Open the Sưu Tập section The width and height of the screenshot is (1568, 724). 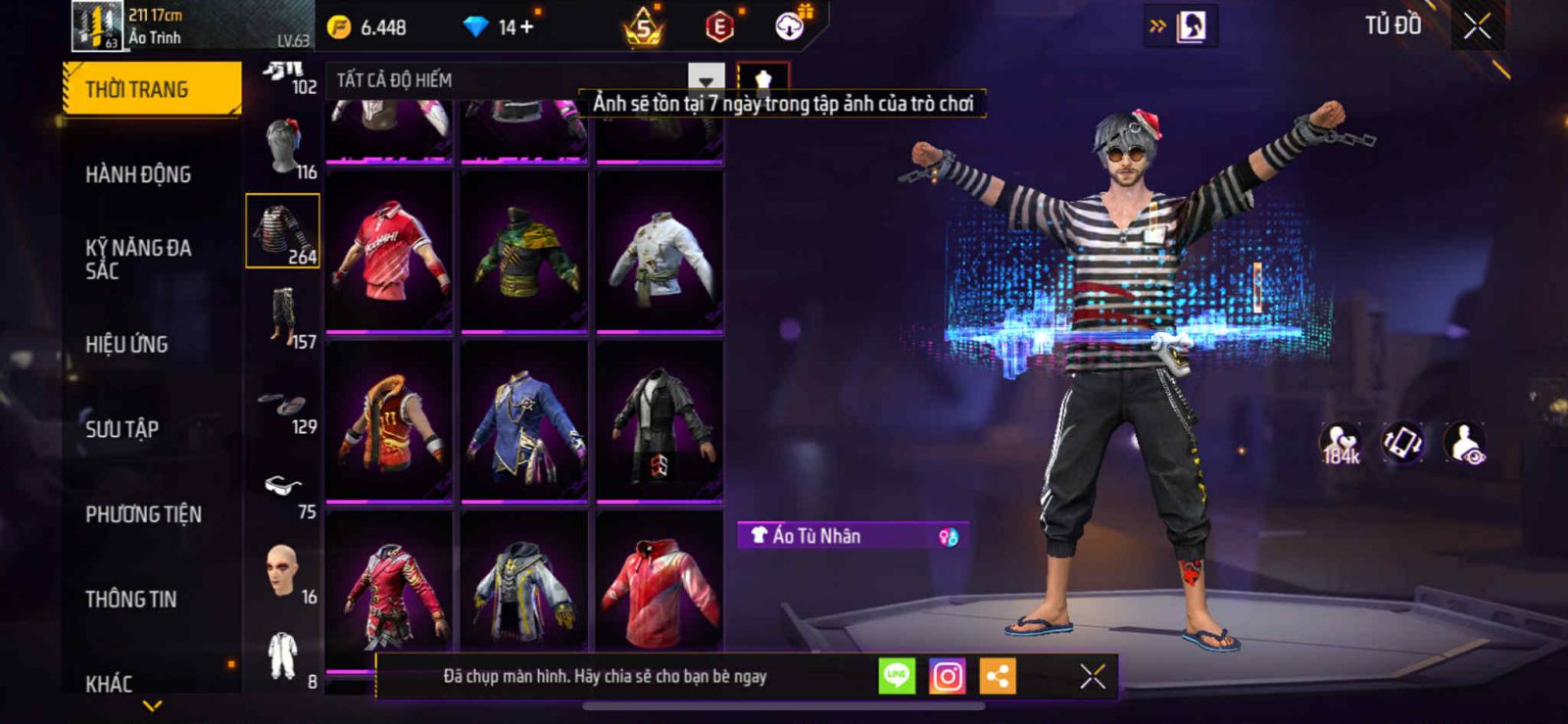(x=122, y=429)
